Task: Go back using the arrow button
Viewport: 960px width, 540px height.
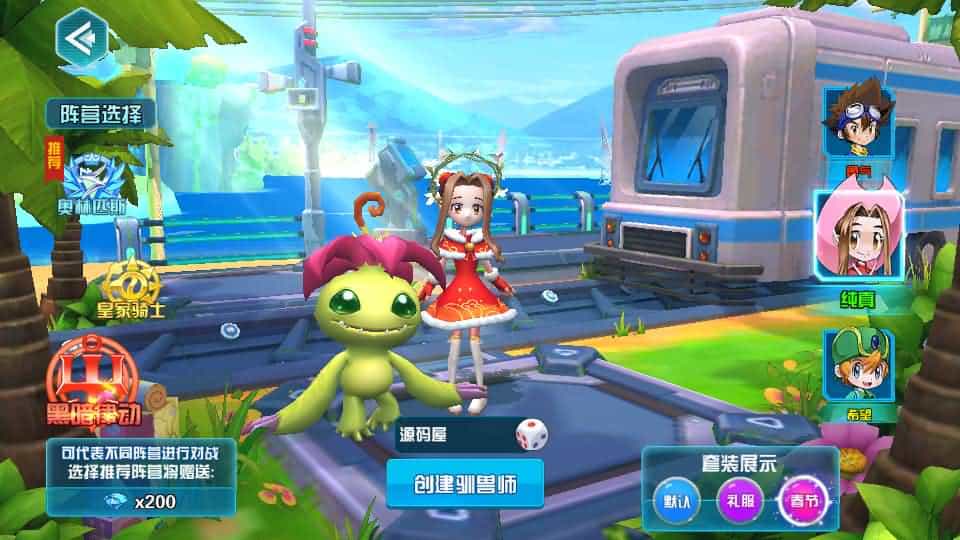Action: click(82, 39)
